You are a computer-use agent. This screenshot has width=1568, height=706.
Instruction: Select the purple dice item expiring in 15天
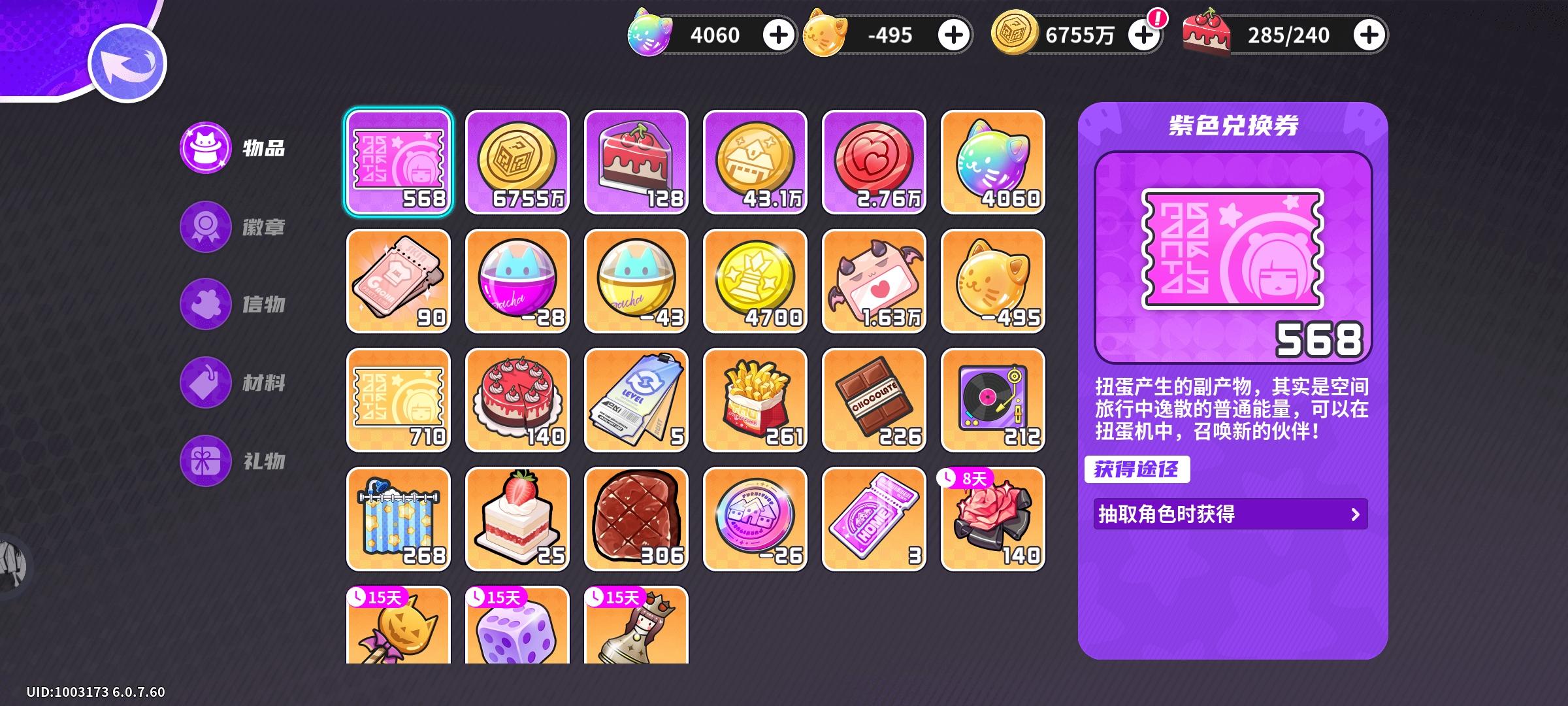(x=518, y=631)
